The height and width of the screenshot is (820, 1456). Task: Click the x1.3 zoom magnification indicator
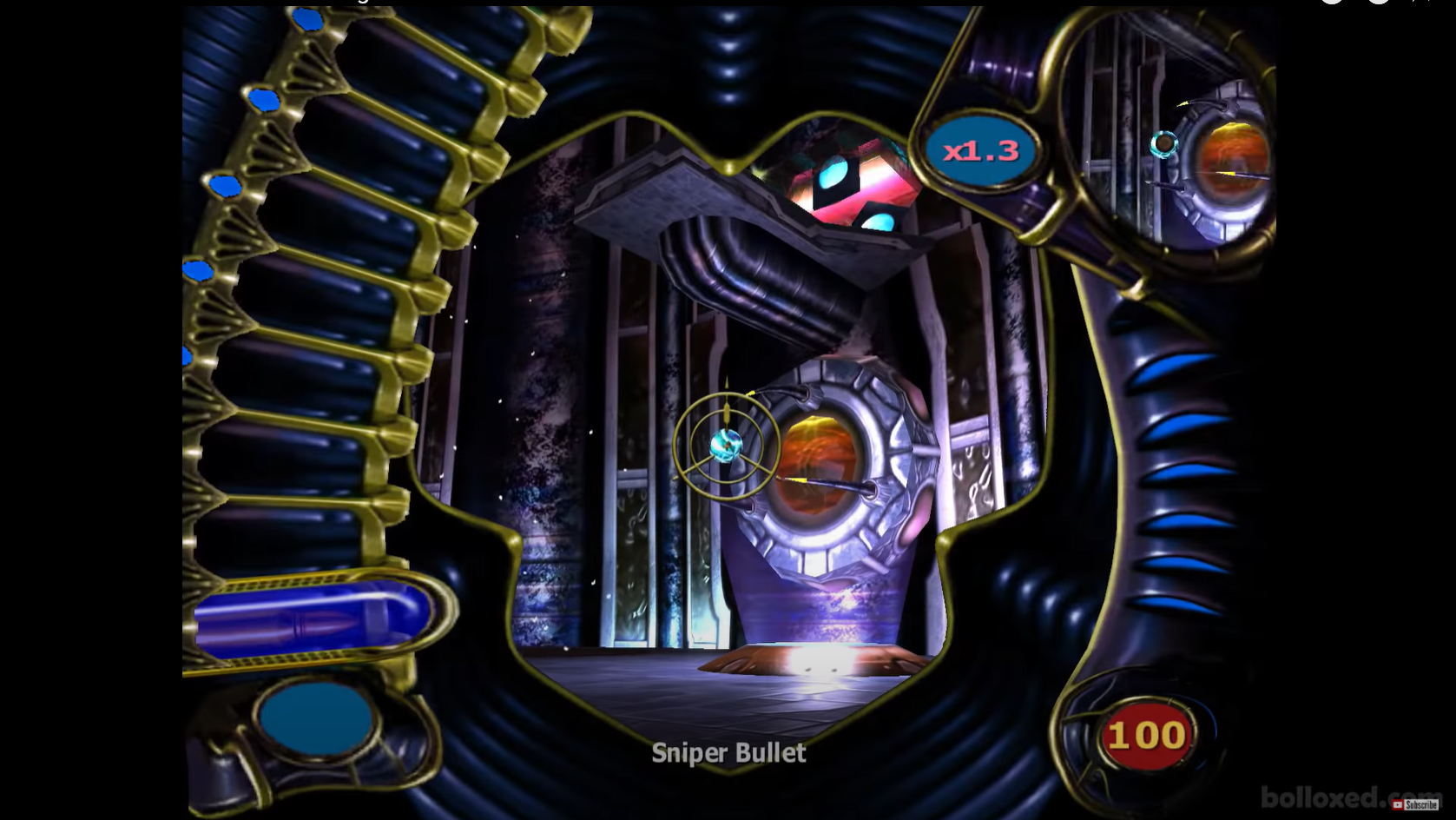tap(981, 151)
